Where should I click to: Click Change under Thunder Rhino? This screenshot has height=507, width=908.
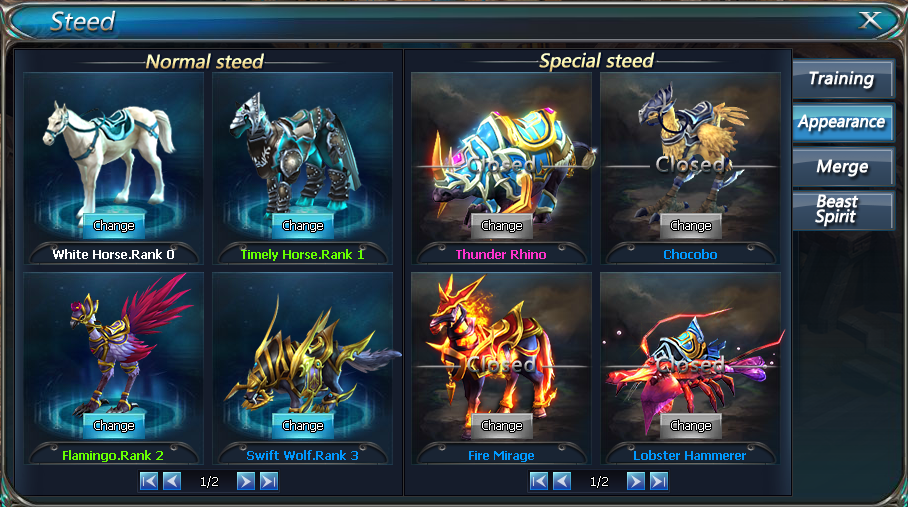[502, 225]
